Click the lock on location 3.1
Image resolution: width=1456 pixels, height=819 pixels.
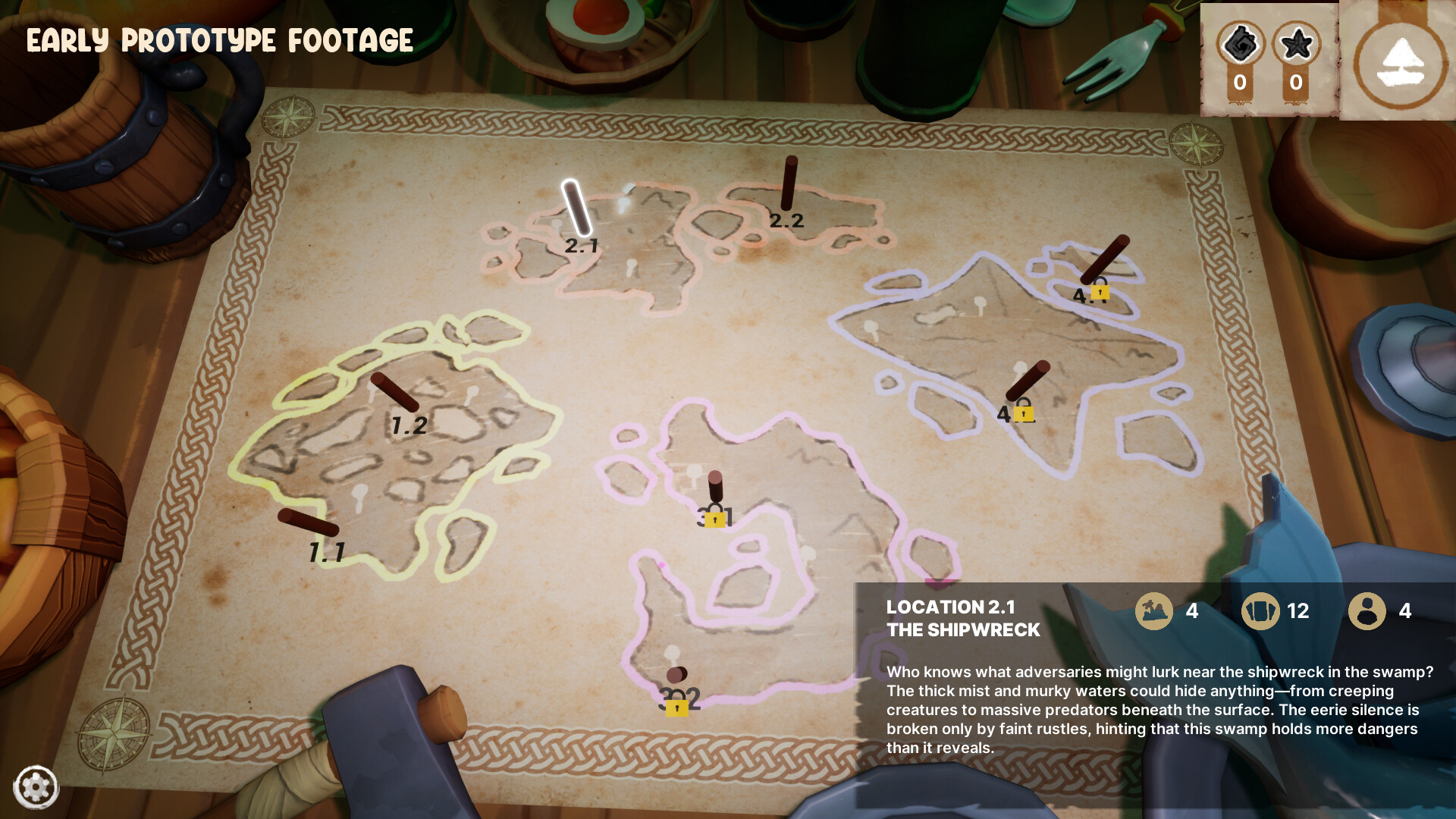714,519
